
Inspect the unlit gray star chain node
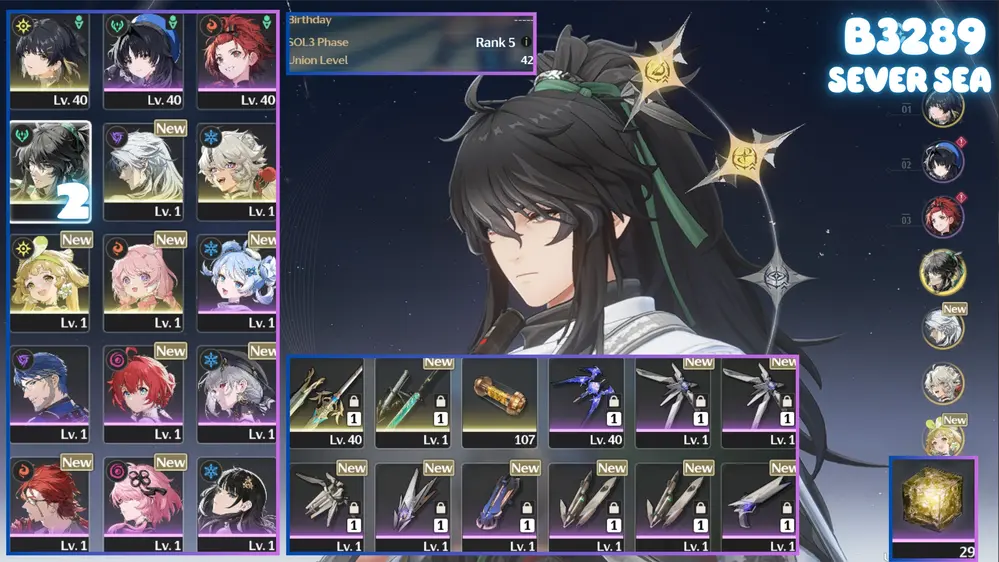775,279
